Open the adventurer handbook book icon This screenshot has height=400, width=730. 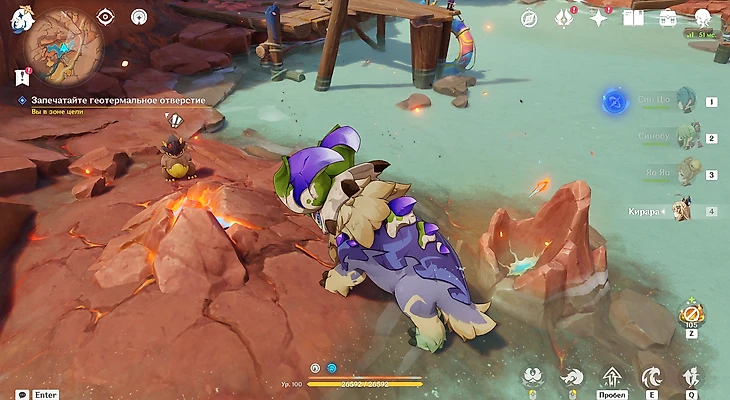pos(633,18)
